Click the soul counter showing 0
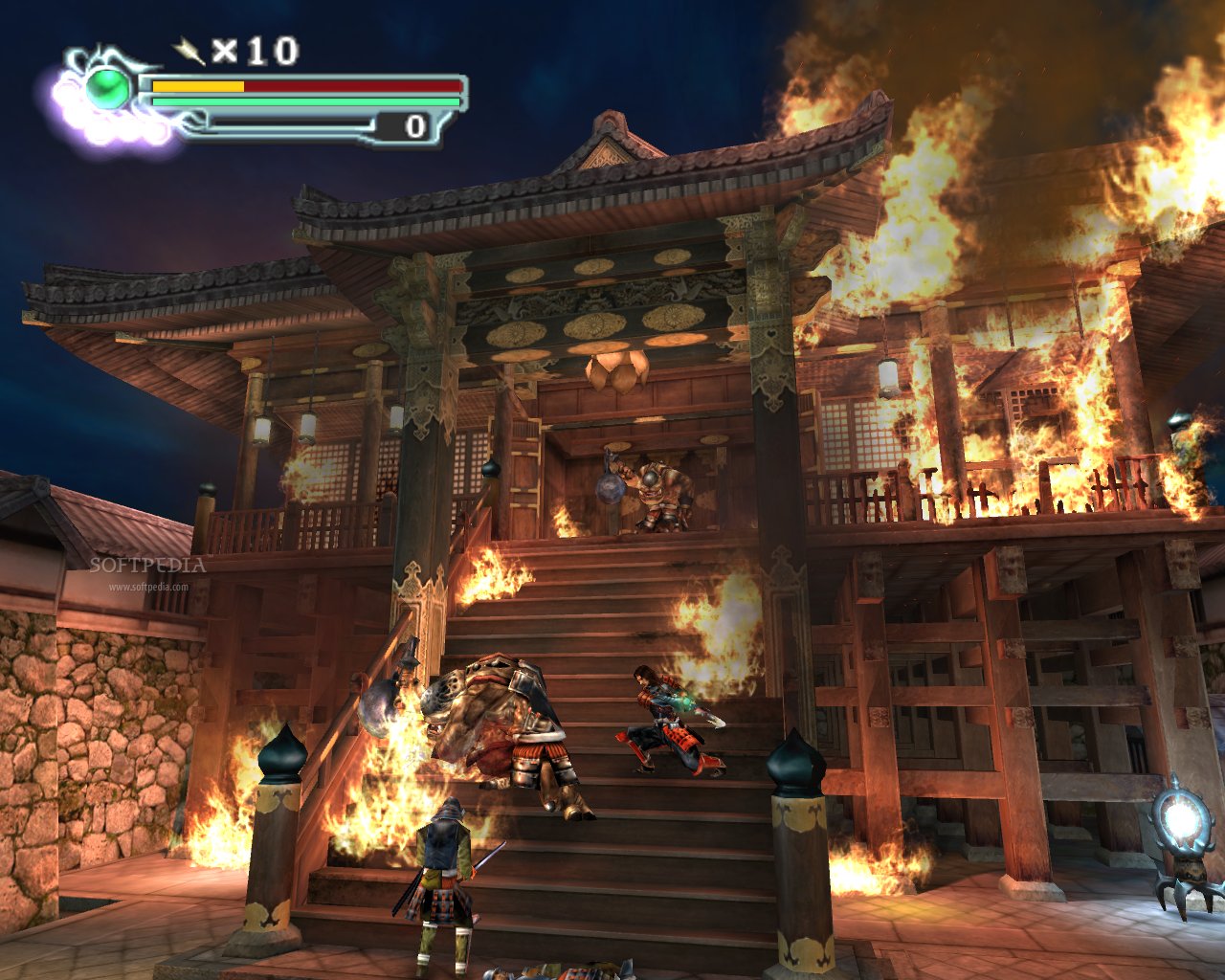Image resolution: width=1225 pixels, height=980 pixels. (x=413, y=123)
